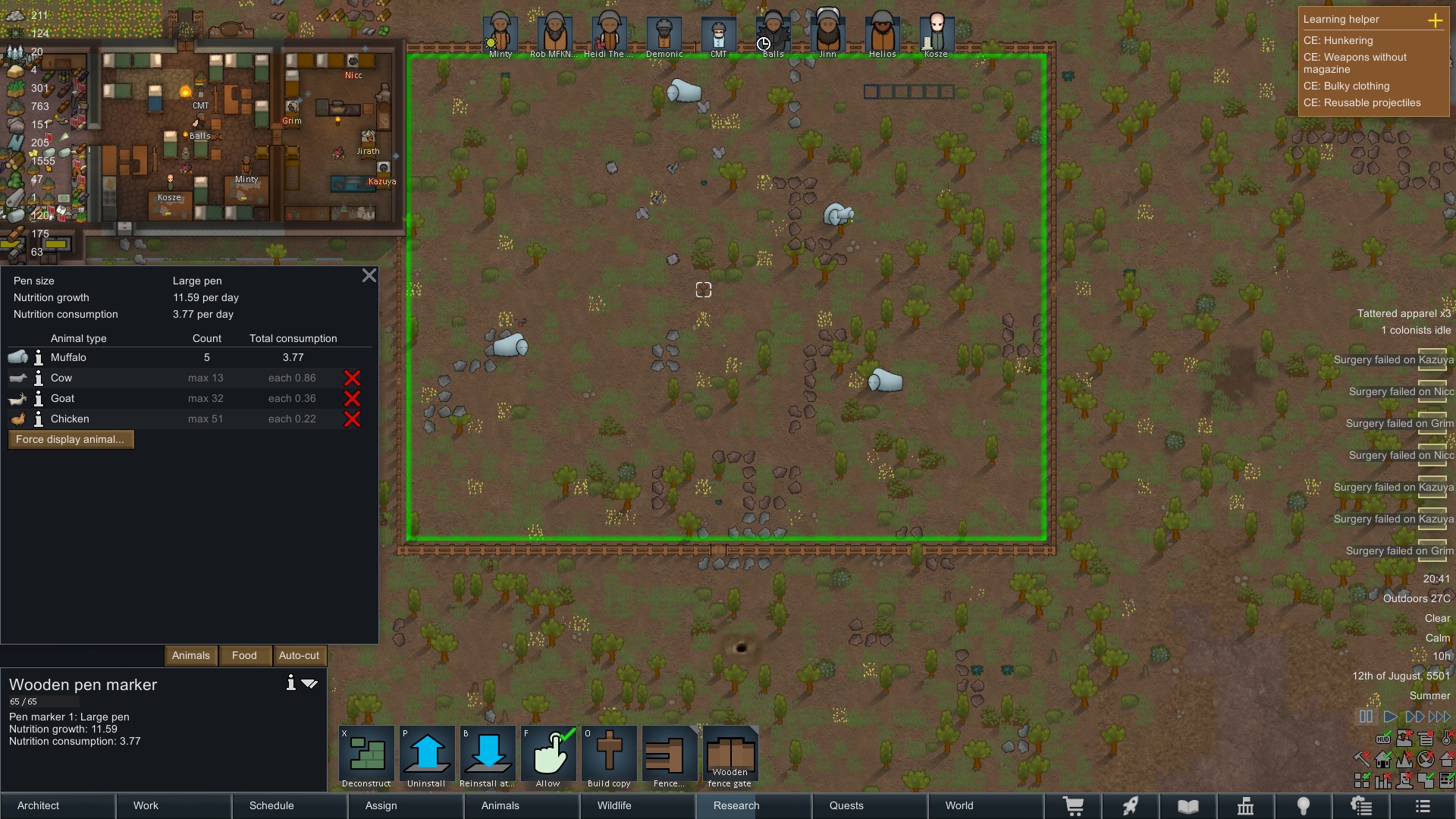The height and width of the screenshot is (819, 1456).
Task: Choose the Uninstall command
Action: coord(427,757)
